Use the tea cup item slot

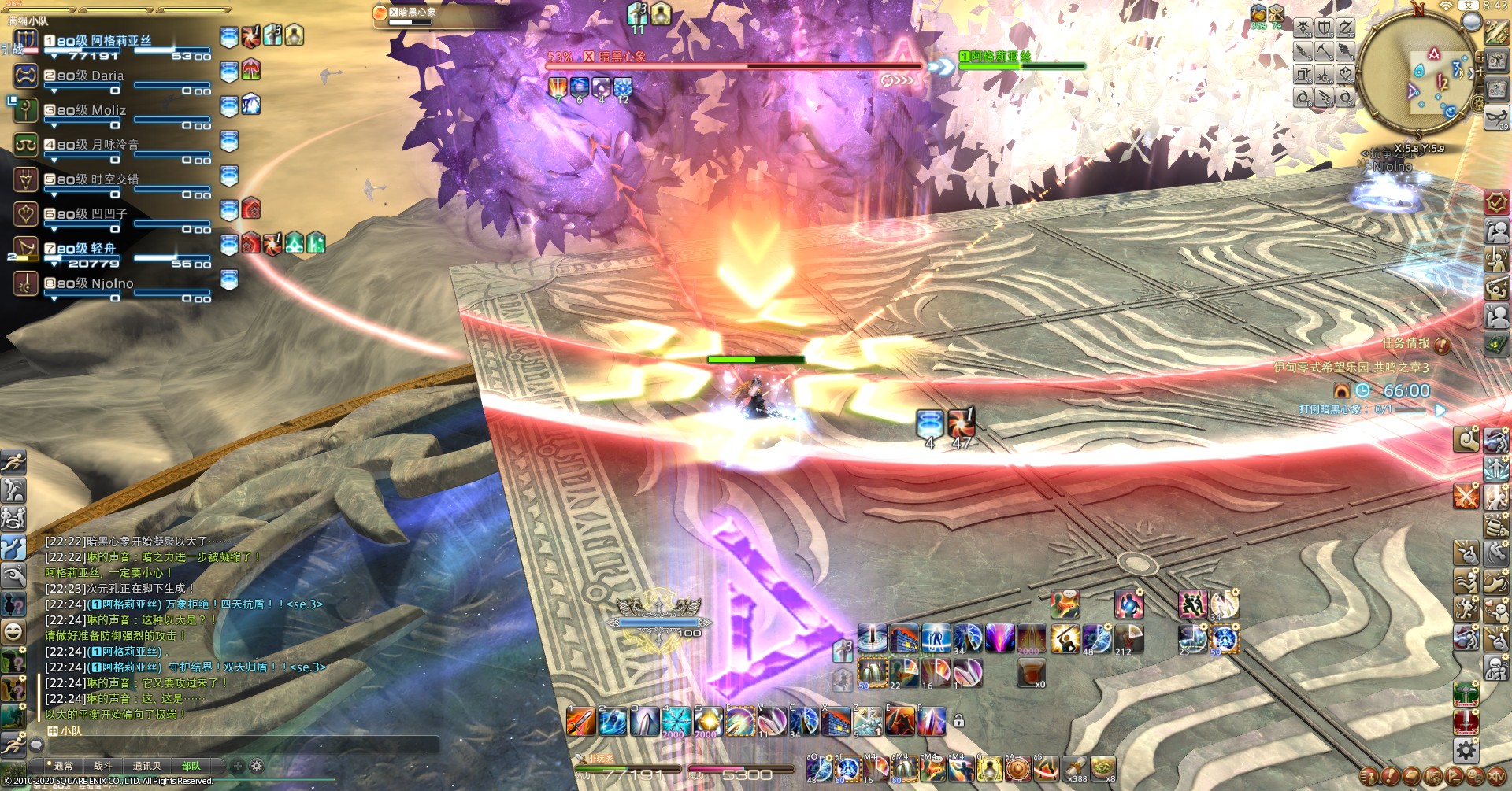(1032, 673)
